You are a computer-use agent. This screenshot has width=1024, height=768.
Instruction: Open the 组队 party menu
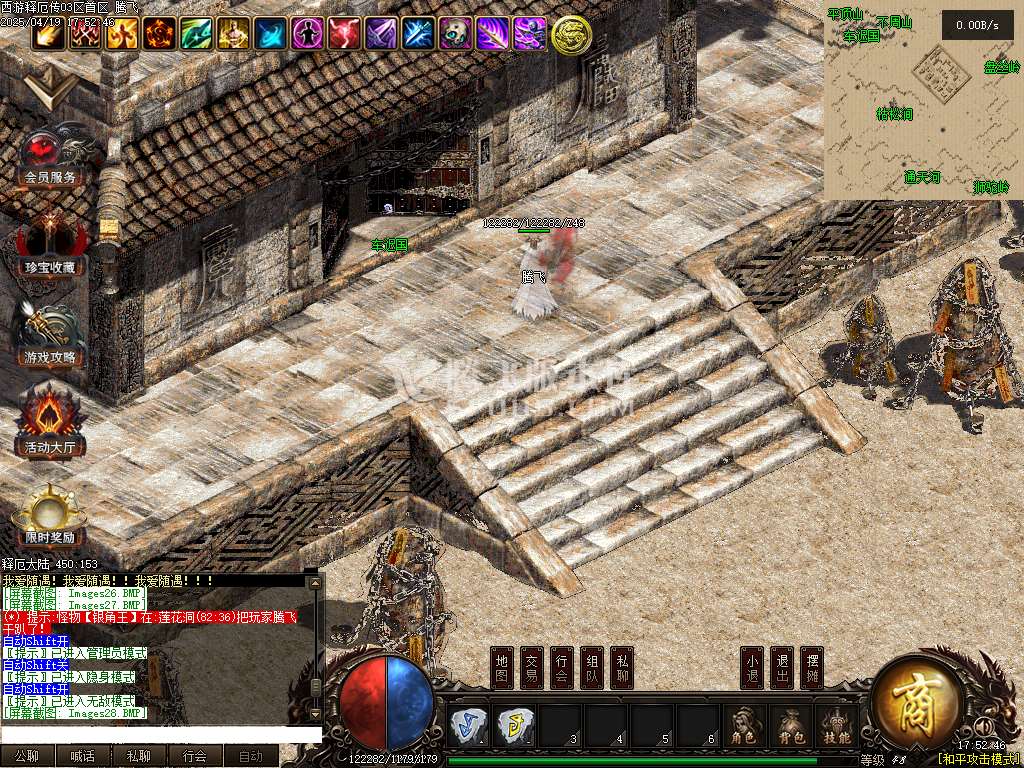(593, 668)
